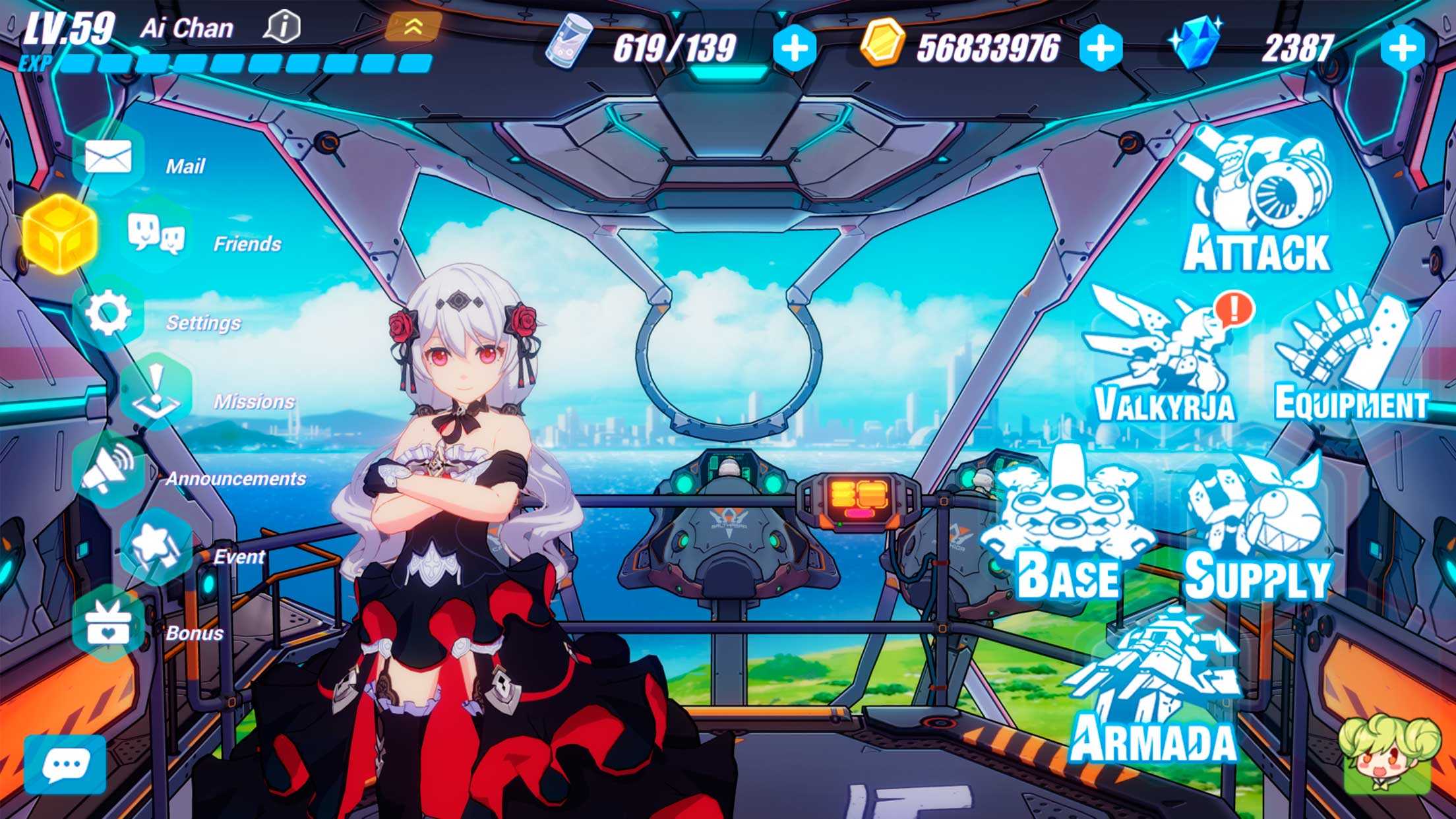The width and height of the screenshot is (1456, 819).
Task: Add more stamina with the plus button
Action: 794,47
